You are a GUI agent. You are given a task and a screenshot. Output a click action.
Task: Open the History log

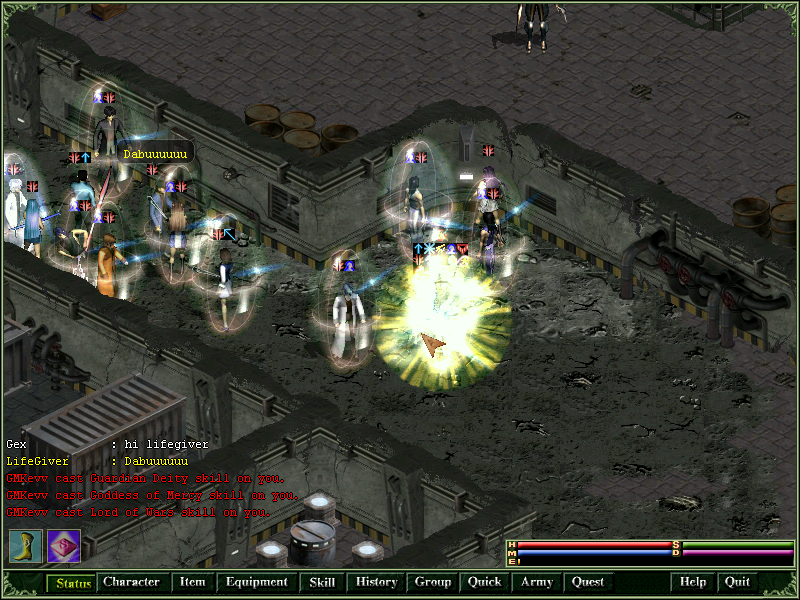click(377, 582)
